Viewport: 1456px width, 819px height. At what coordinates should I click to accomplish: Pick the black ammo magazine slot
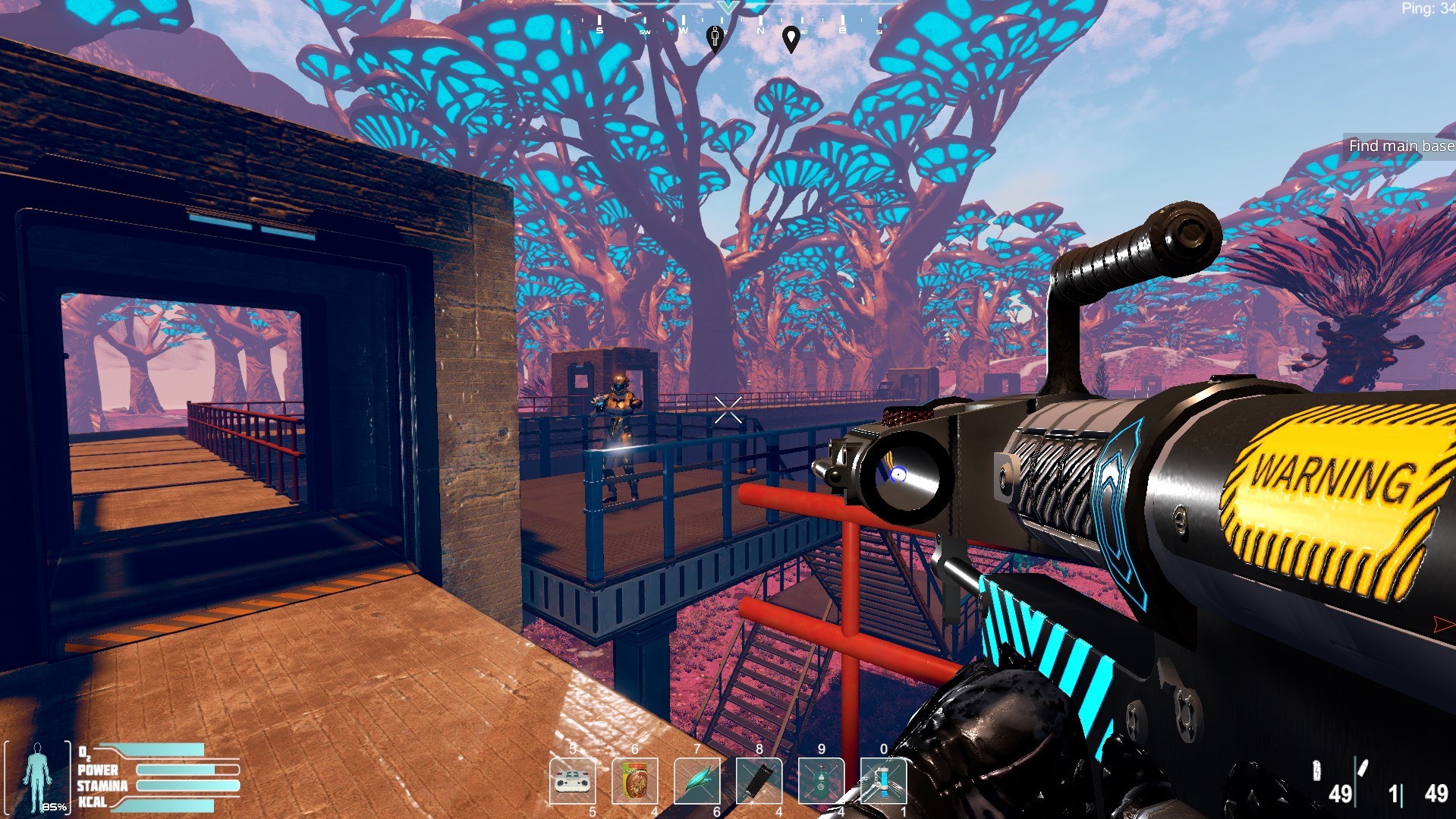tap(759, 781)
